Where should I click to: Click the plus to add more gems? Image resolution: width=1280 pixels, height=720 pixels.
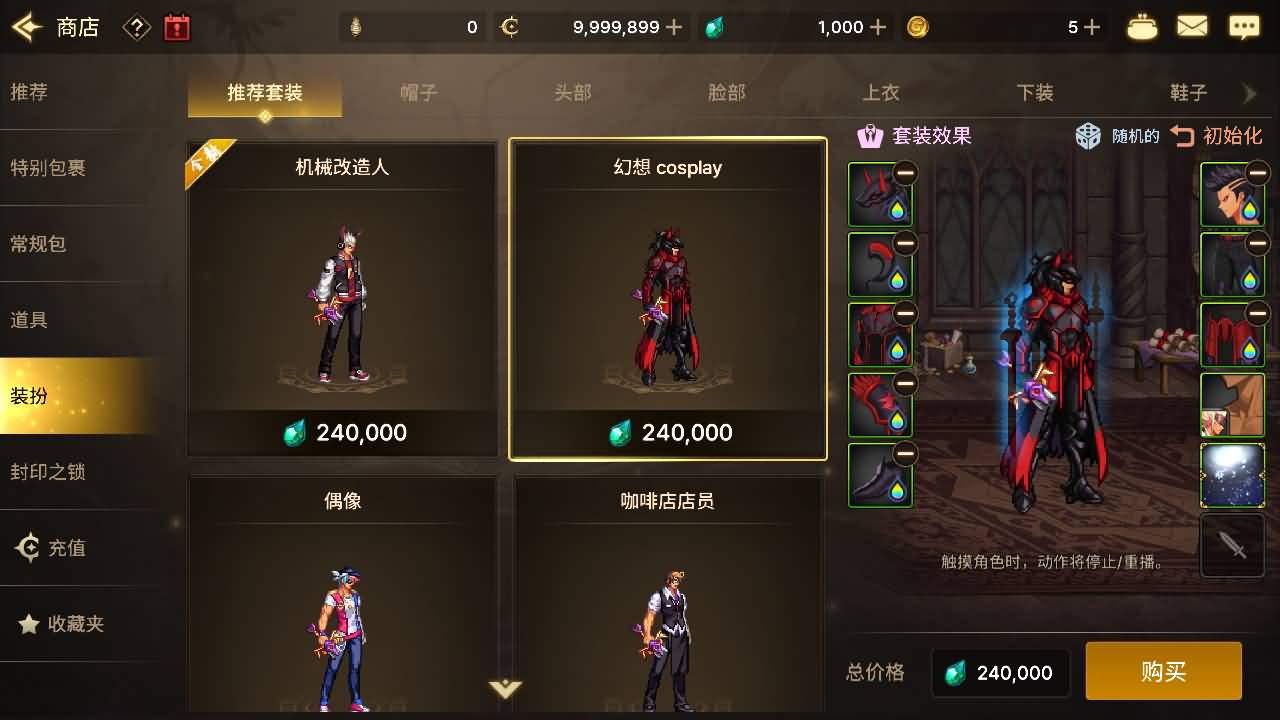coord(878,27)
